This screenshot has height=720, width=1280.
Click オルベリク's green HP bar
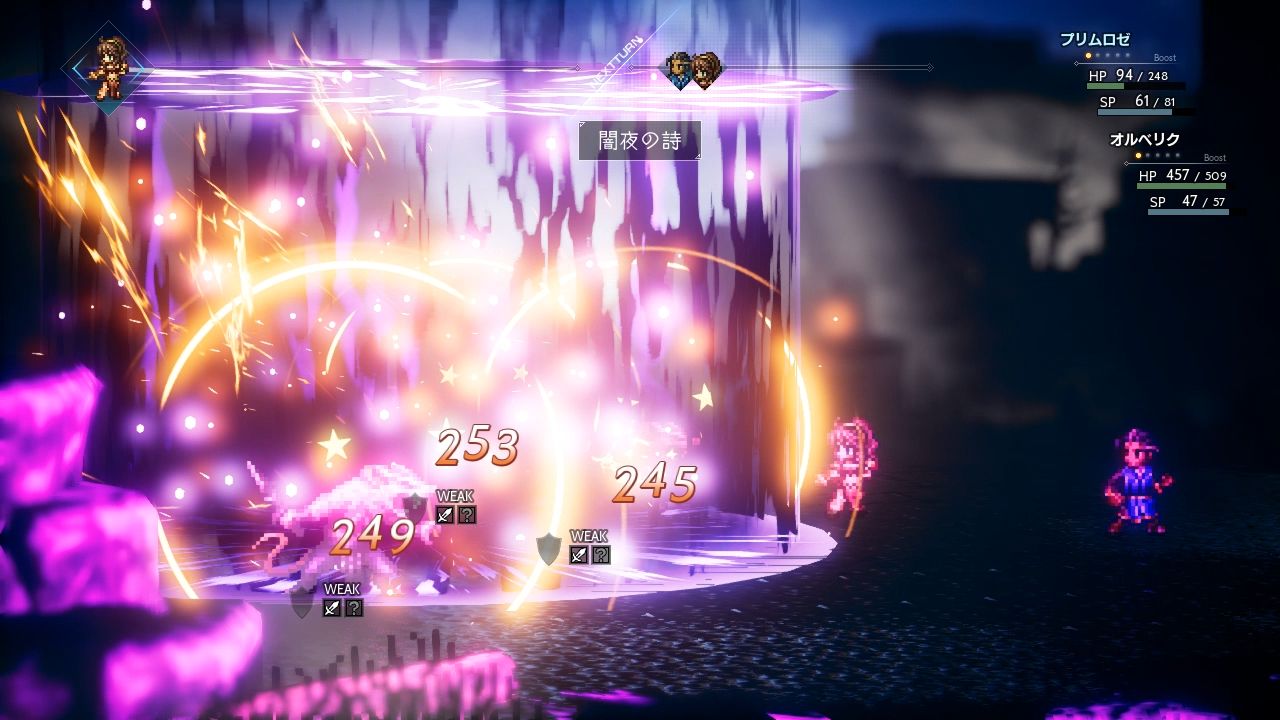tap(1182, 186)
